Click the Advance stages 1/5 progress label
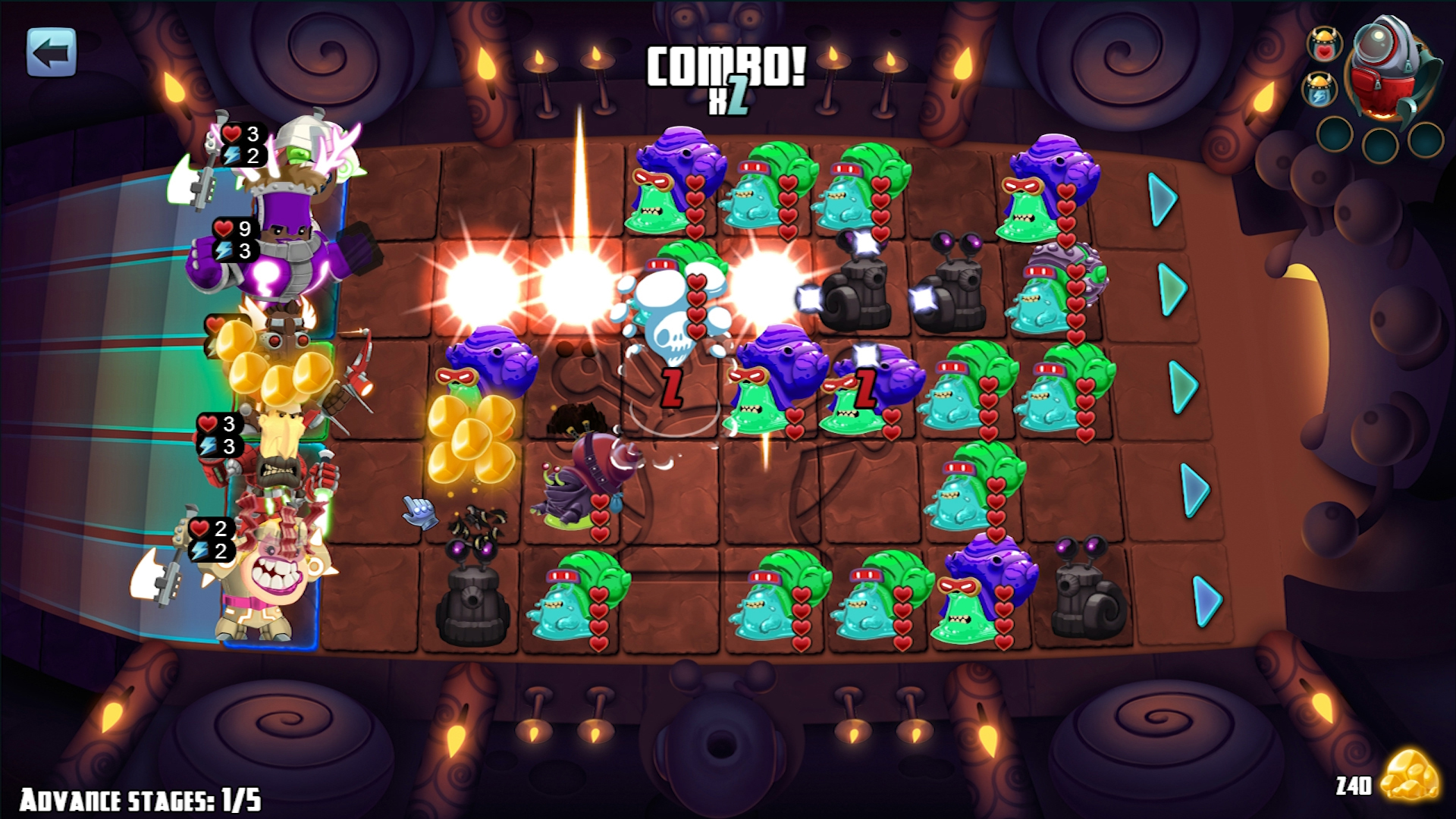Viewport: 1456px width, 819px height. 140,798
